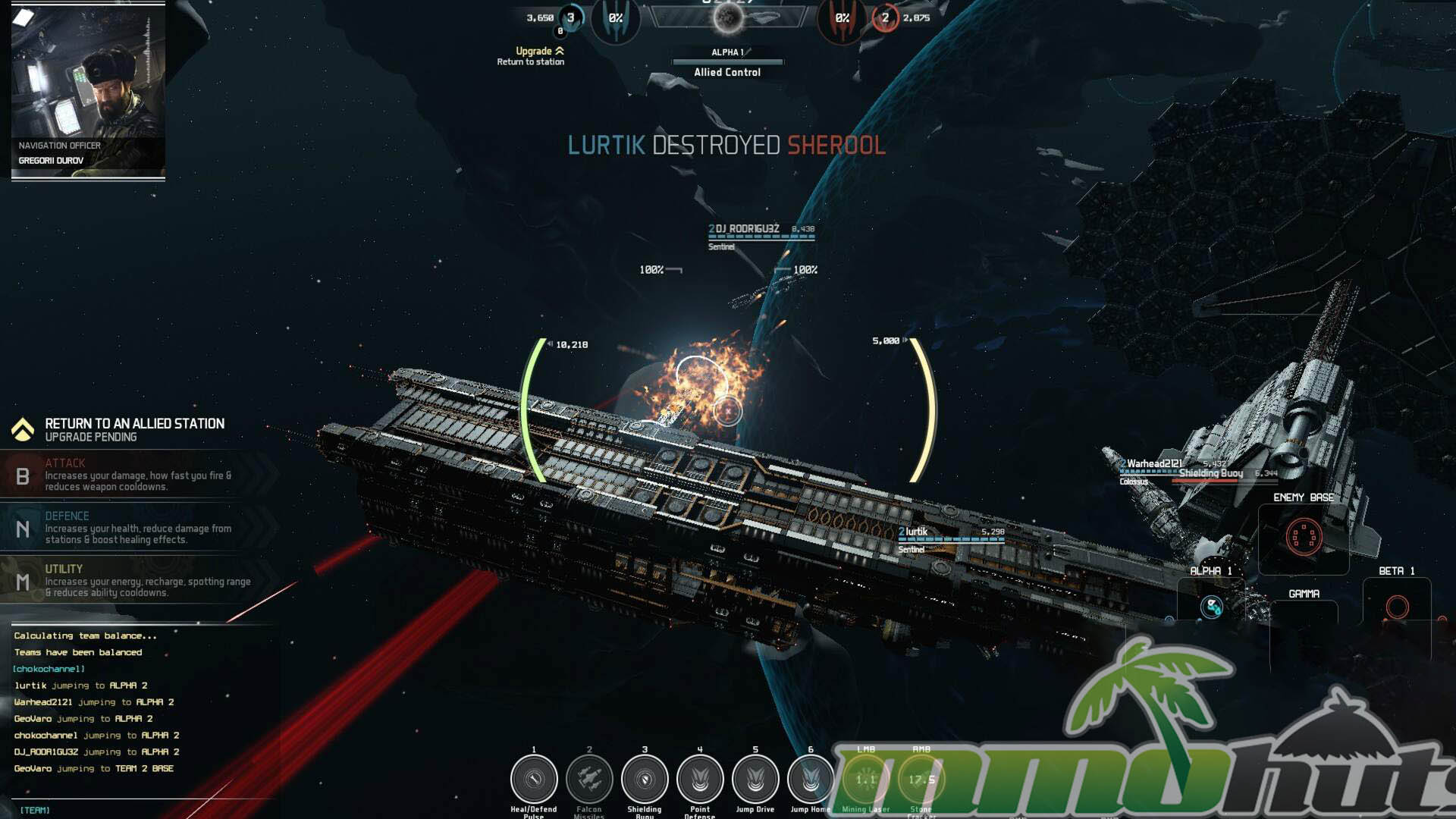
Task: Select the Mining Laser weapon icon
Action: pos(865,779)
